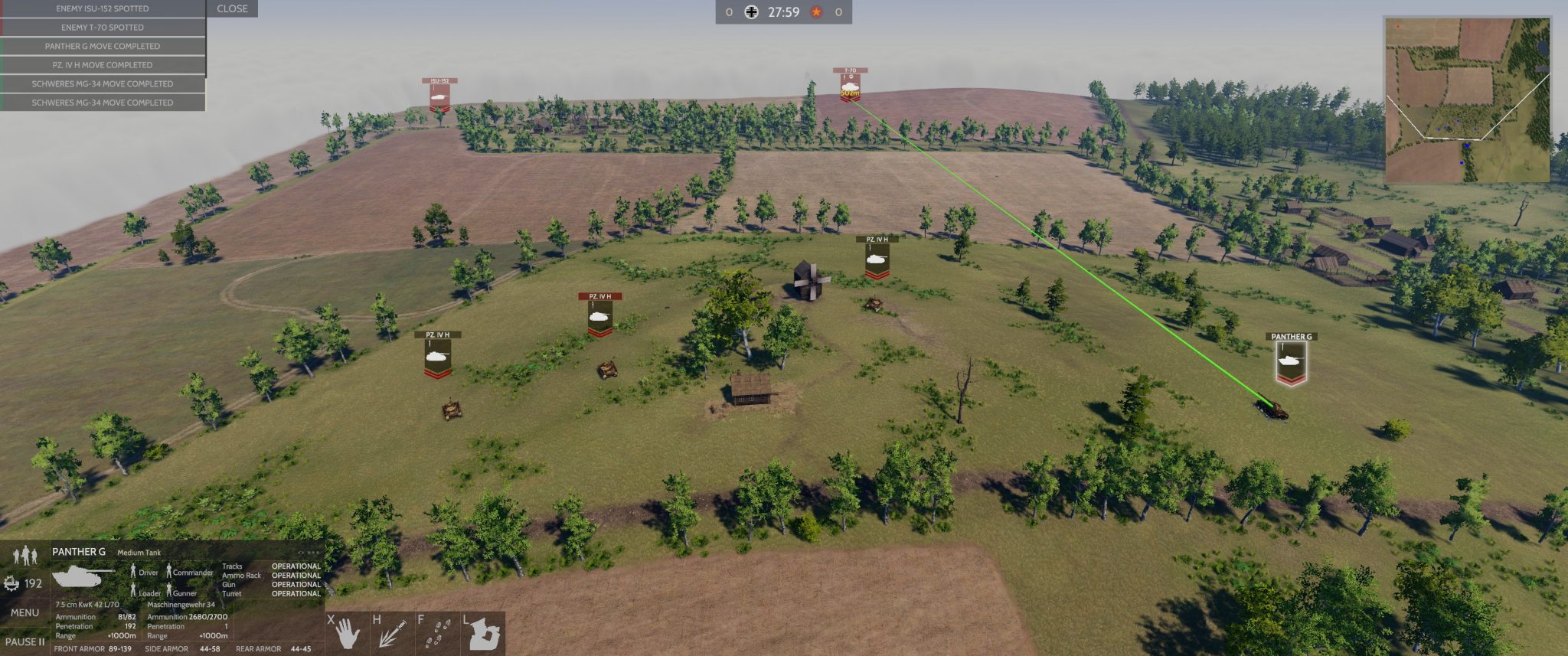This screenshot has height=656, width=1568.
Task: Click the three-soldier infantry icon
Action: click(x=25, y=553)
